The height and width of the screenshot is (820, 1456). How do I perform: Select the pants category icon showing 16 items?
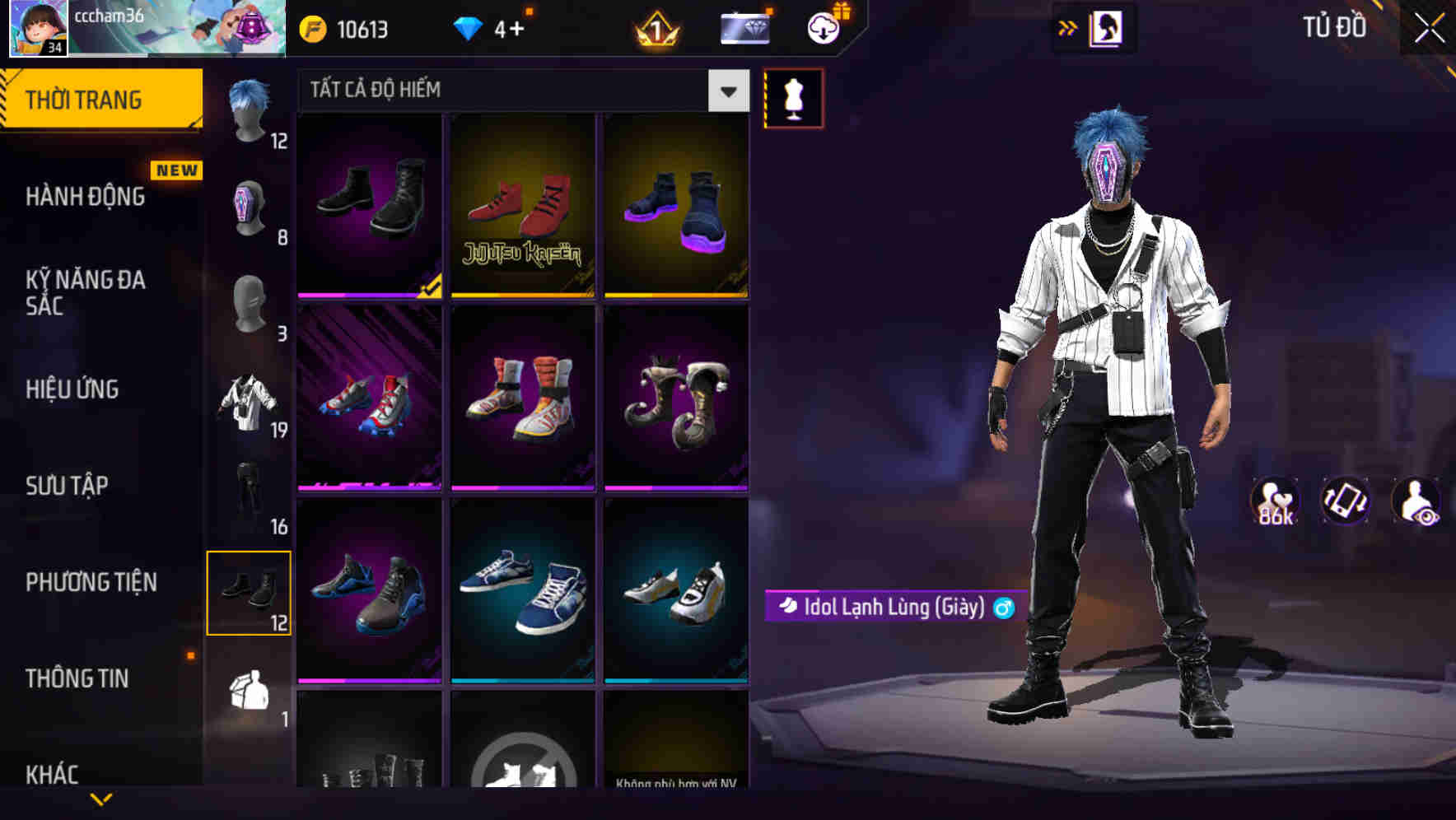[x=250, y=494]
